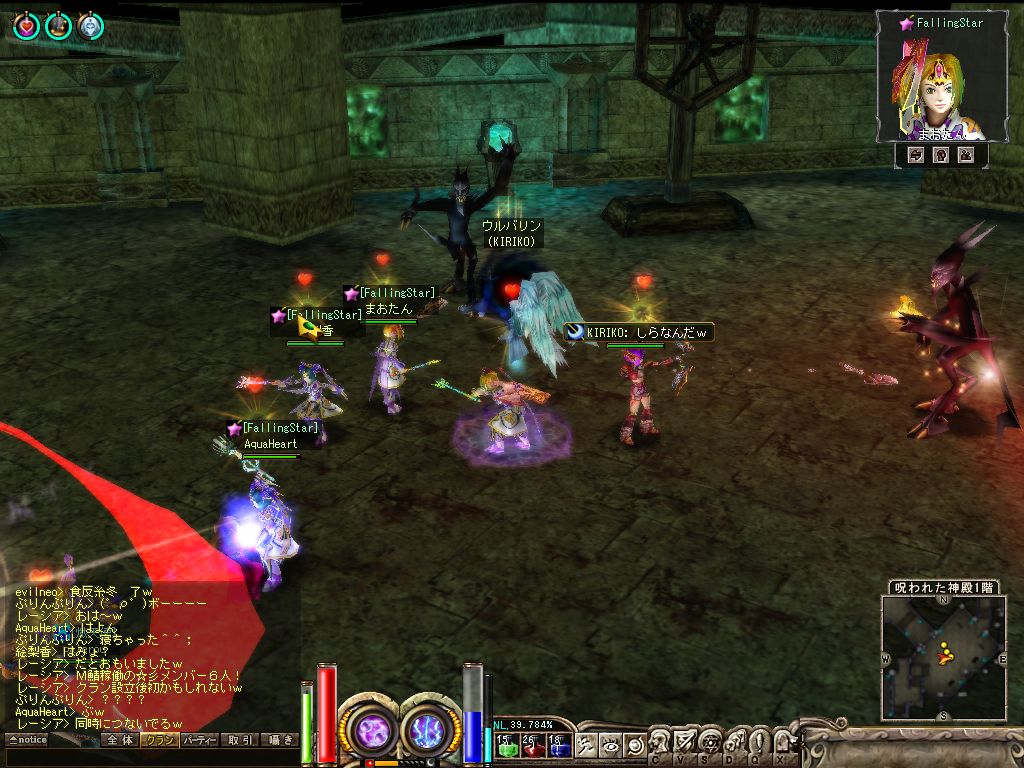Viewport: 1024px width, 768px height.
Task: Open the inventory (V sword icon)
Action: pos(685,744)
